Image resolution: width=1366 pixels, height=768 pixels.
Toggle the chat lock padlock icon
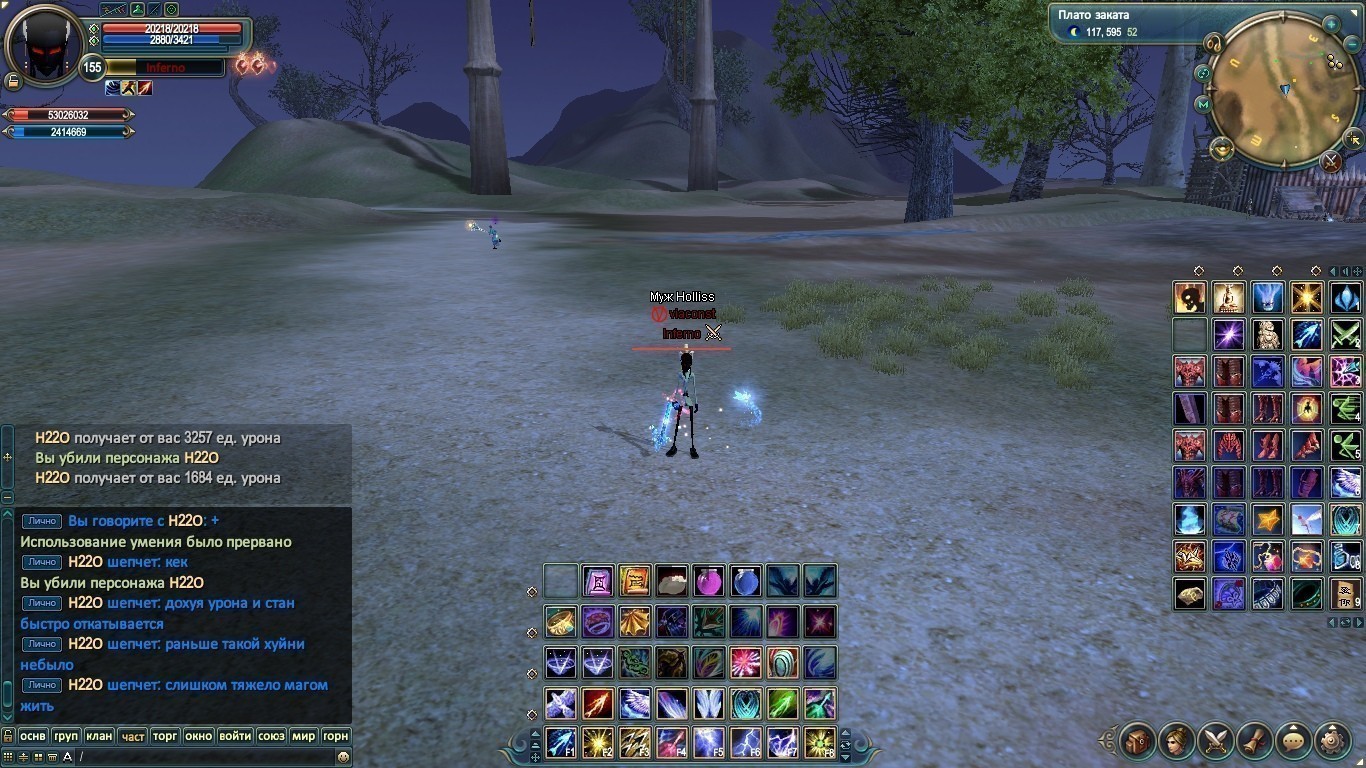coord(8,736)
